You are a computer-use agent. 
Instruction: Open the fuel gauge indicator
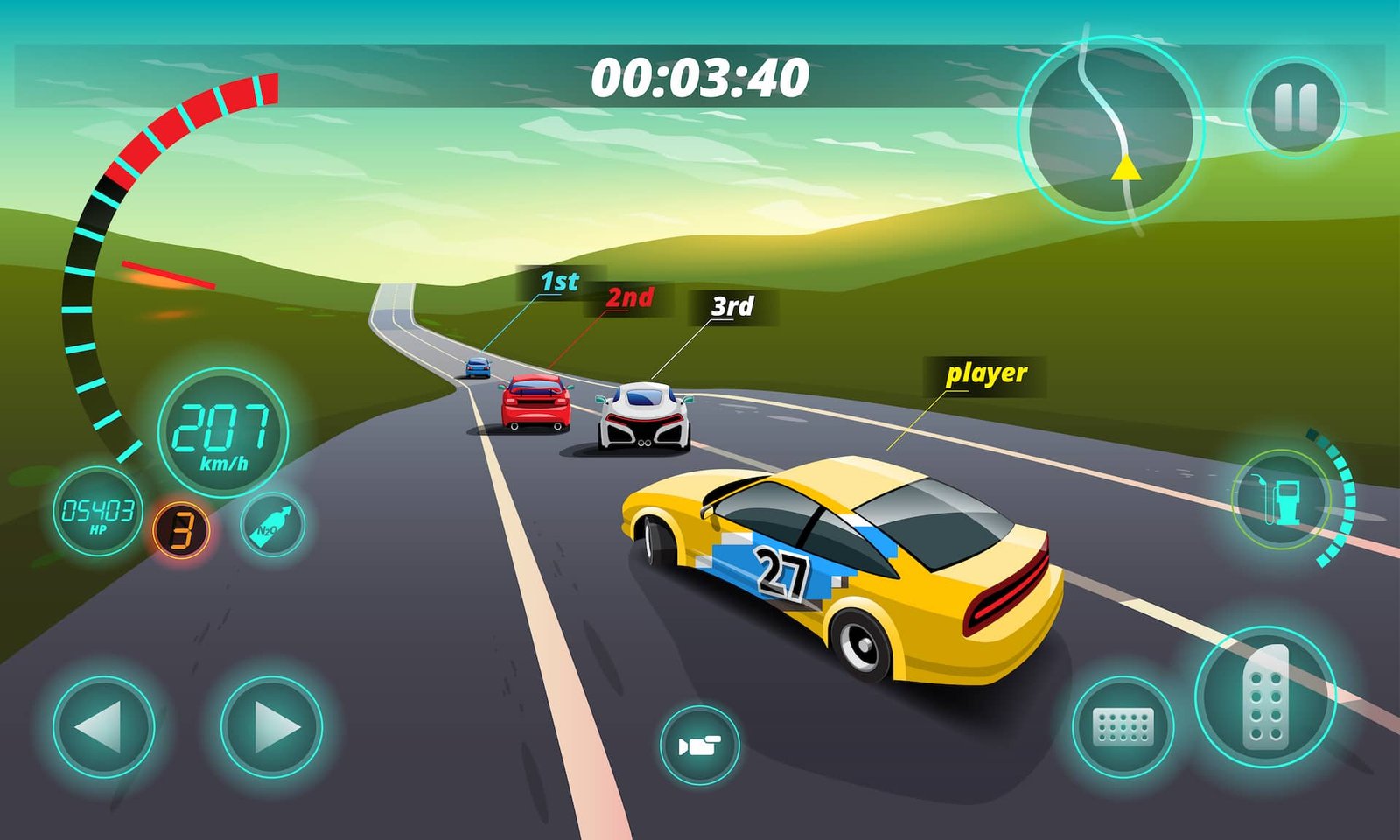tap(1283, 499)
